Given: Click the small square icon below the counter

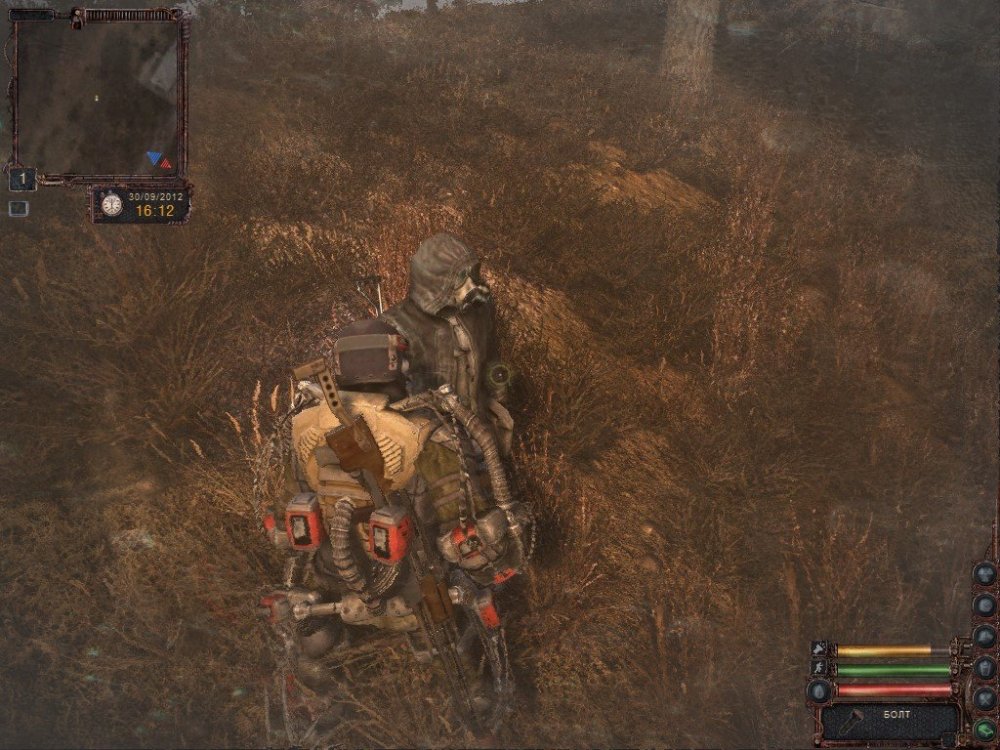Looking at the screenshot, I should [x=18, y=209].
